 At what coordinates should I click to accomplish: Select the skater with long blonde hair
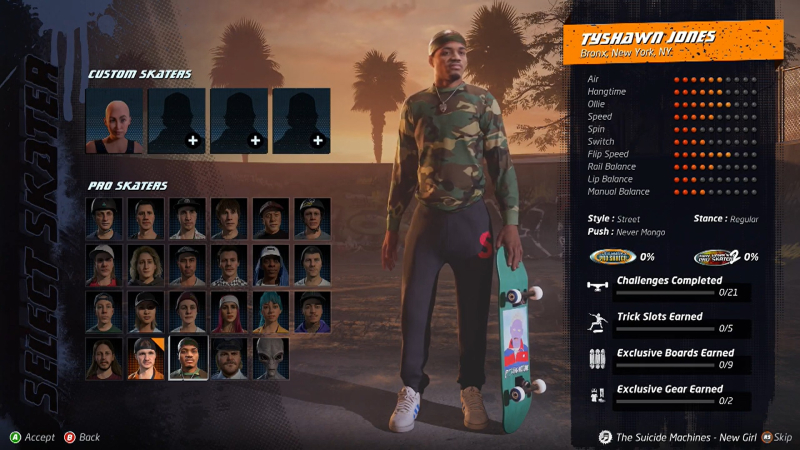click(145, 265)
